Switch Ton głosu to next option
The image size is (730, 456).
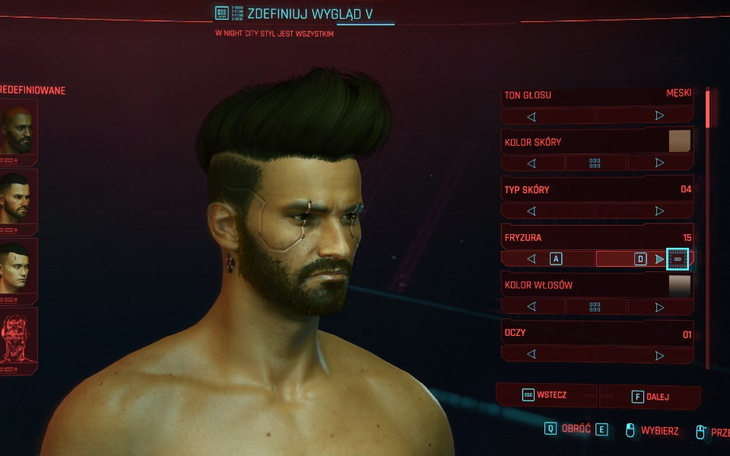click(659, 116)
